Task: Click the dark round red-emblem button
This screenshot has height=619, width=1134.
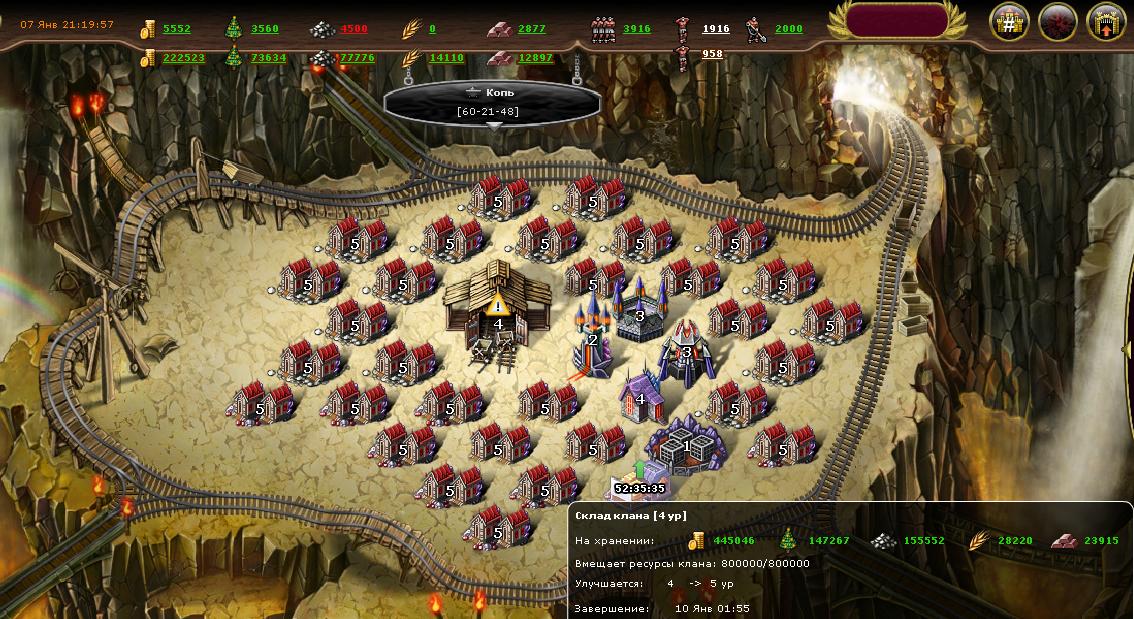Action: 1058,22
